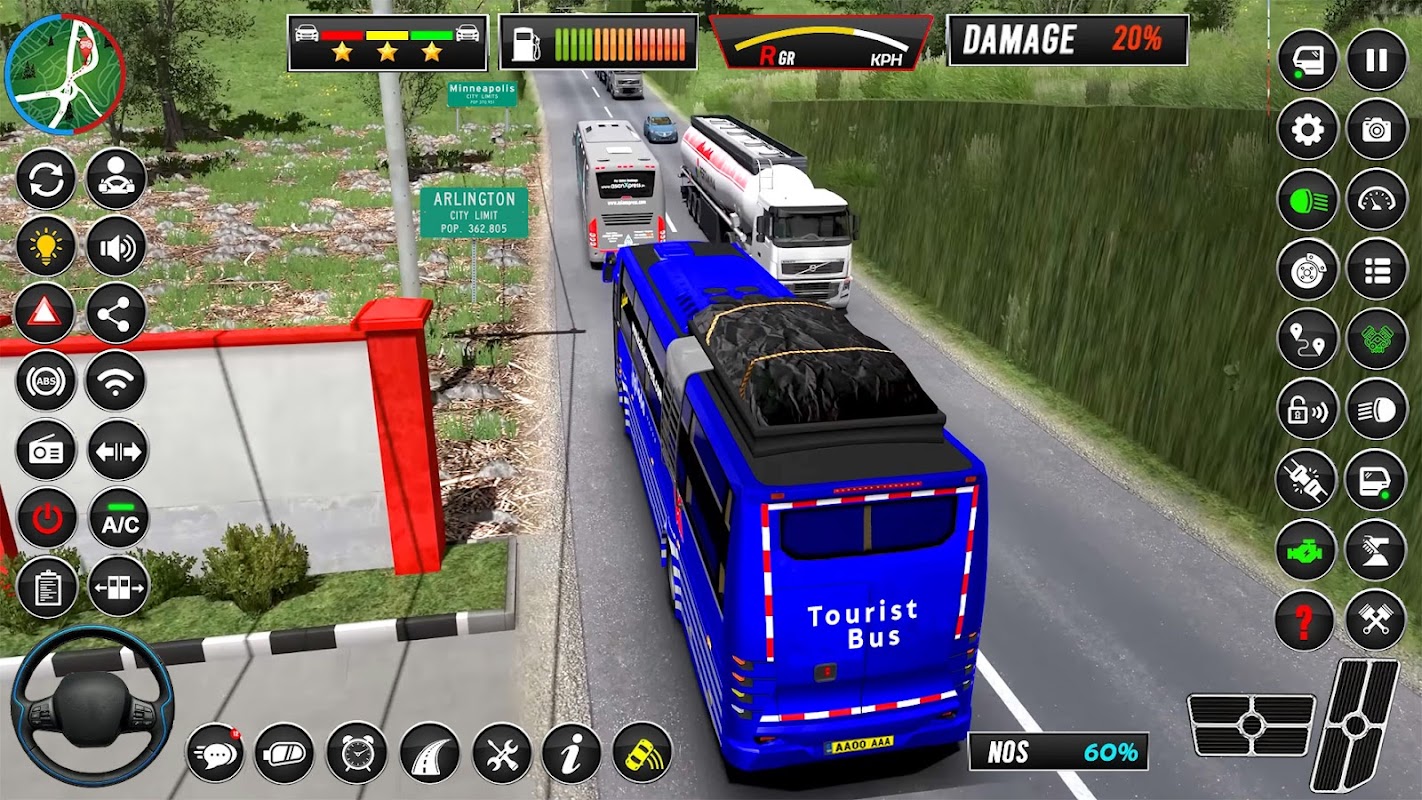
Task: Open the wrench and screwdriver repair button
Action: 501,752
